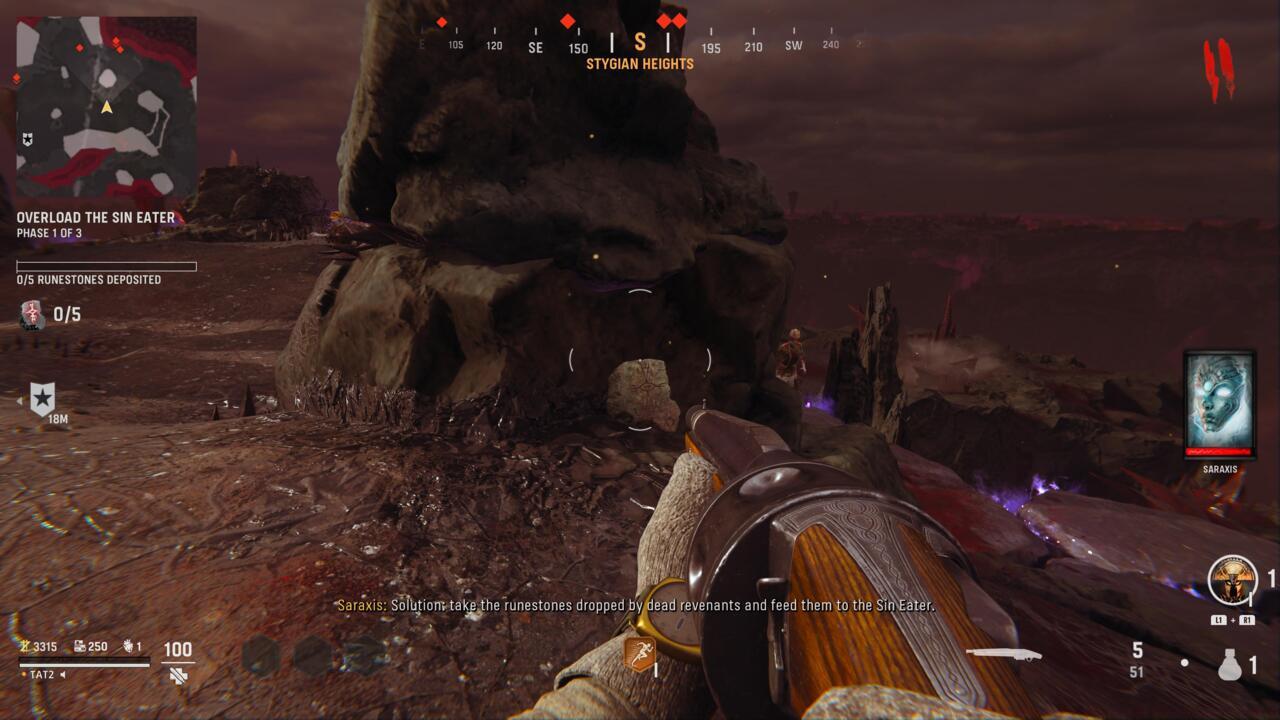1280x720 pixels.
Task: Click the Saraxis name label
Action: 1219,469
